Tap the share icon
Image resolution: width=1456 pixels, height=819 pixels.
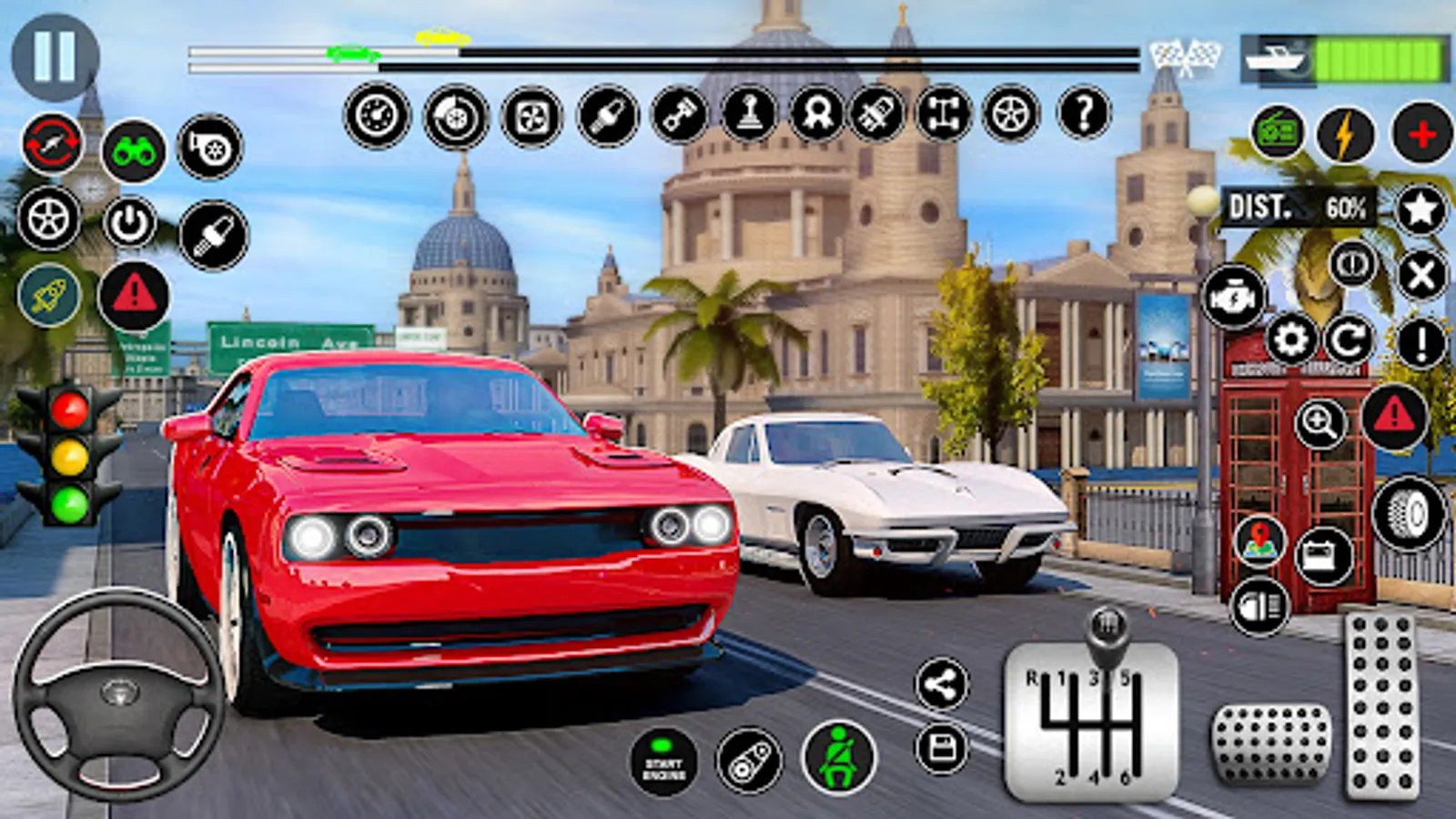942,684
